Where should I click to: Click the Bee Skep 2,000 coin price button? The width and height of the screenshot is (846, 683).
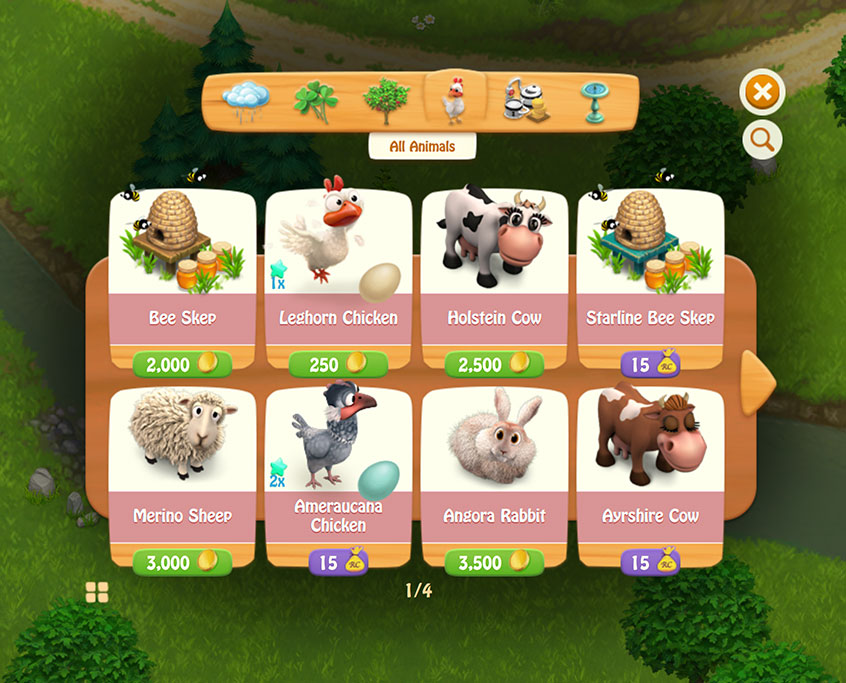[183, 364]
